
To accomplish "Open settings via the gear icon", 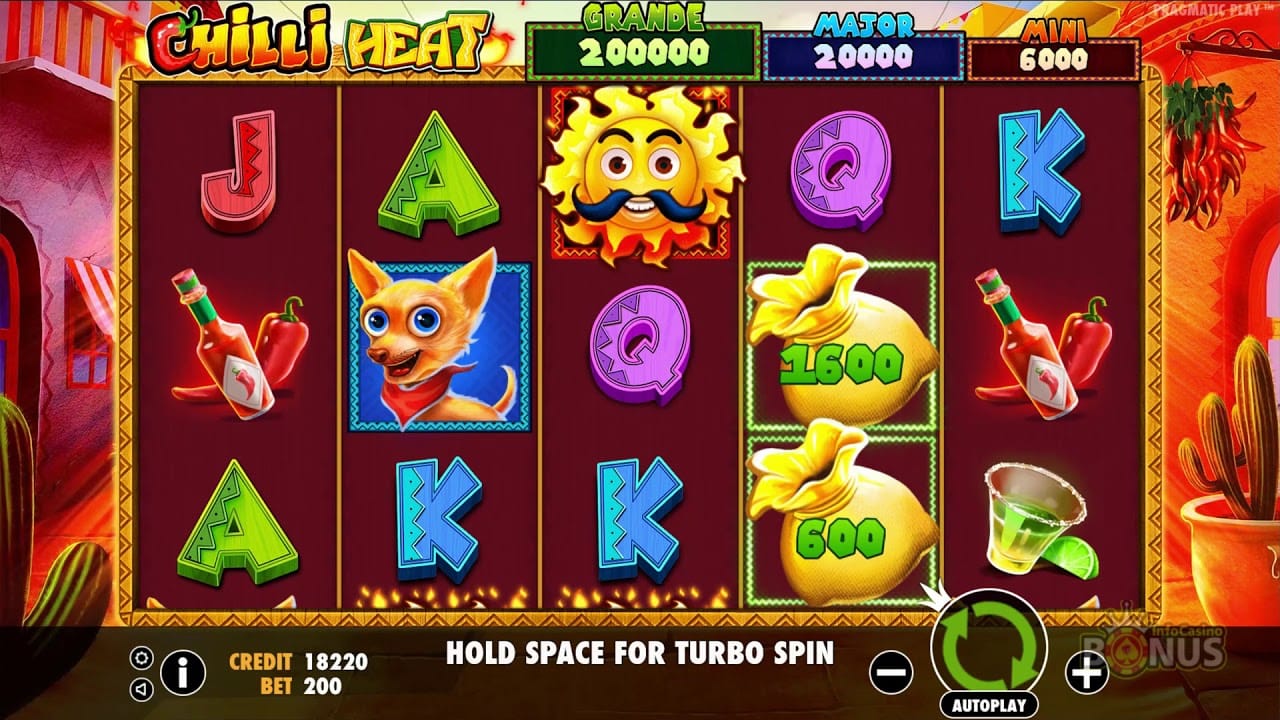I will [x=142, y=657].
